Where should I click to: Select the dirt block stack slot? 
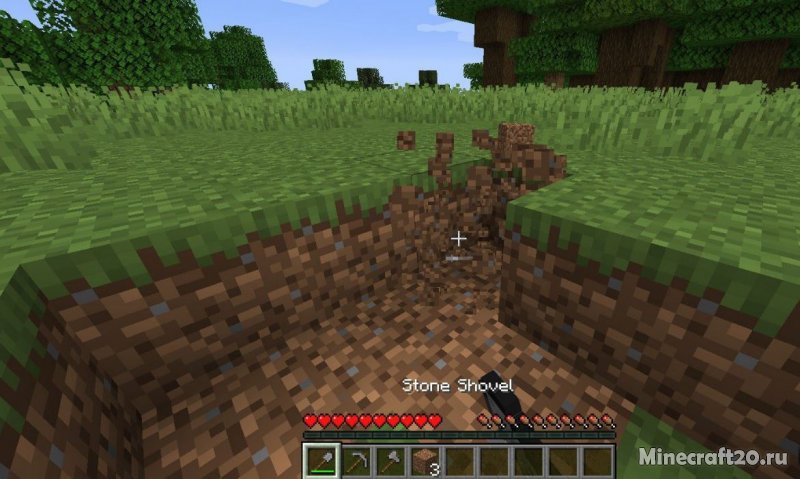pos(425,461)
